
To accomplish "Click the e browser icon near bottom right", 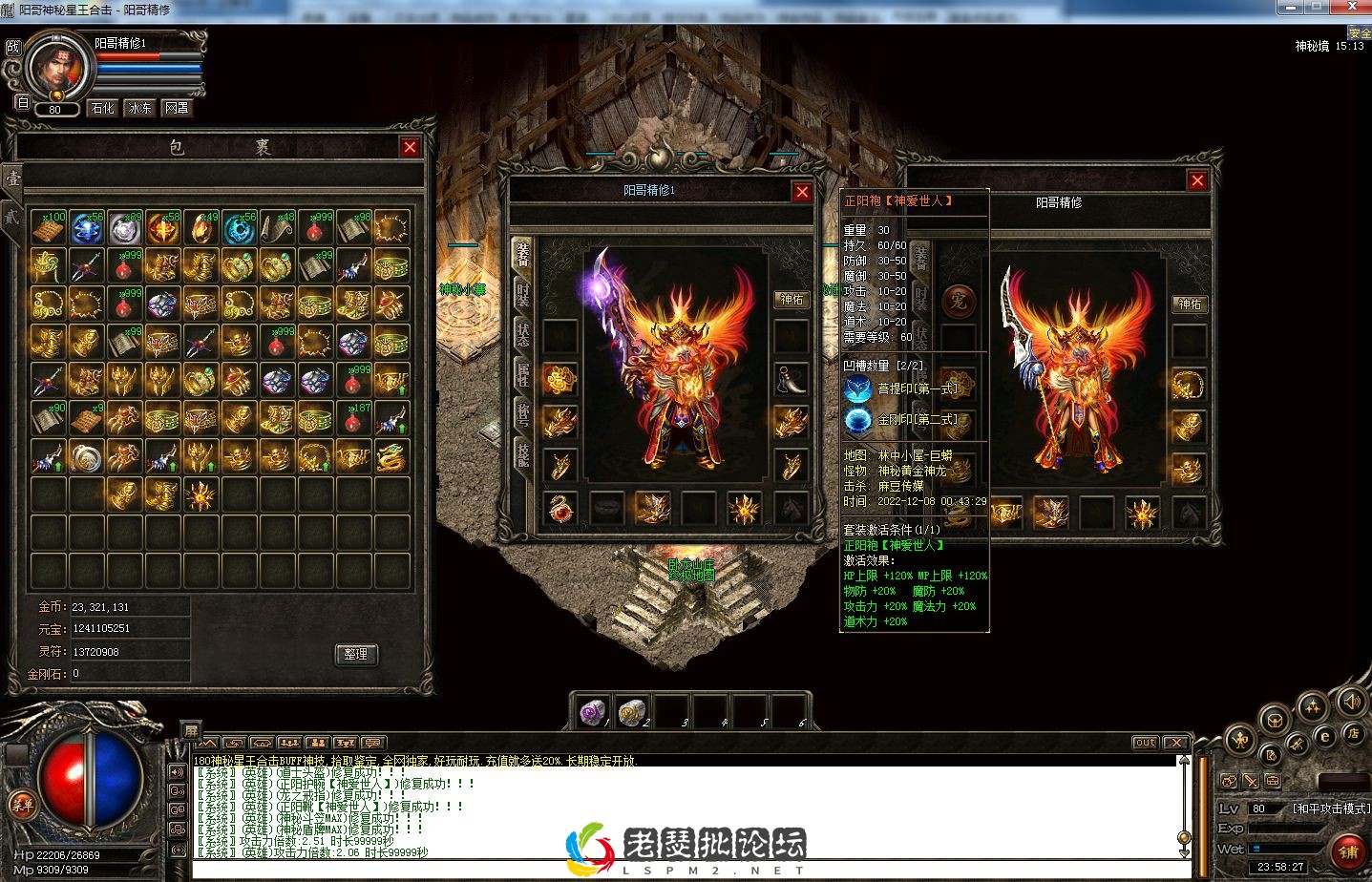I will point(1325,737).
